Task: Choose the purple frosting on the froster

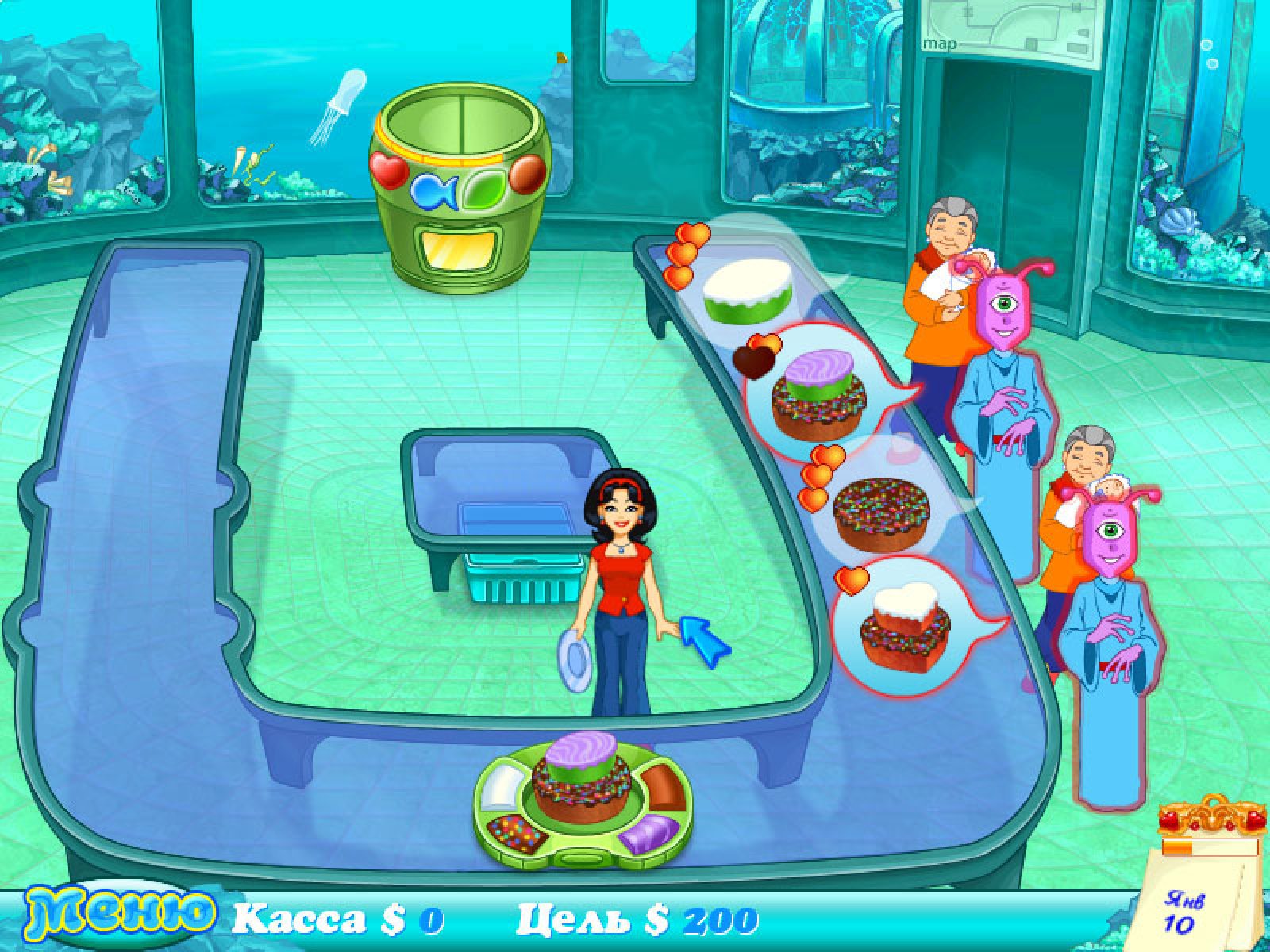Action: click(x=647, y=834)
